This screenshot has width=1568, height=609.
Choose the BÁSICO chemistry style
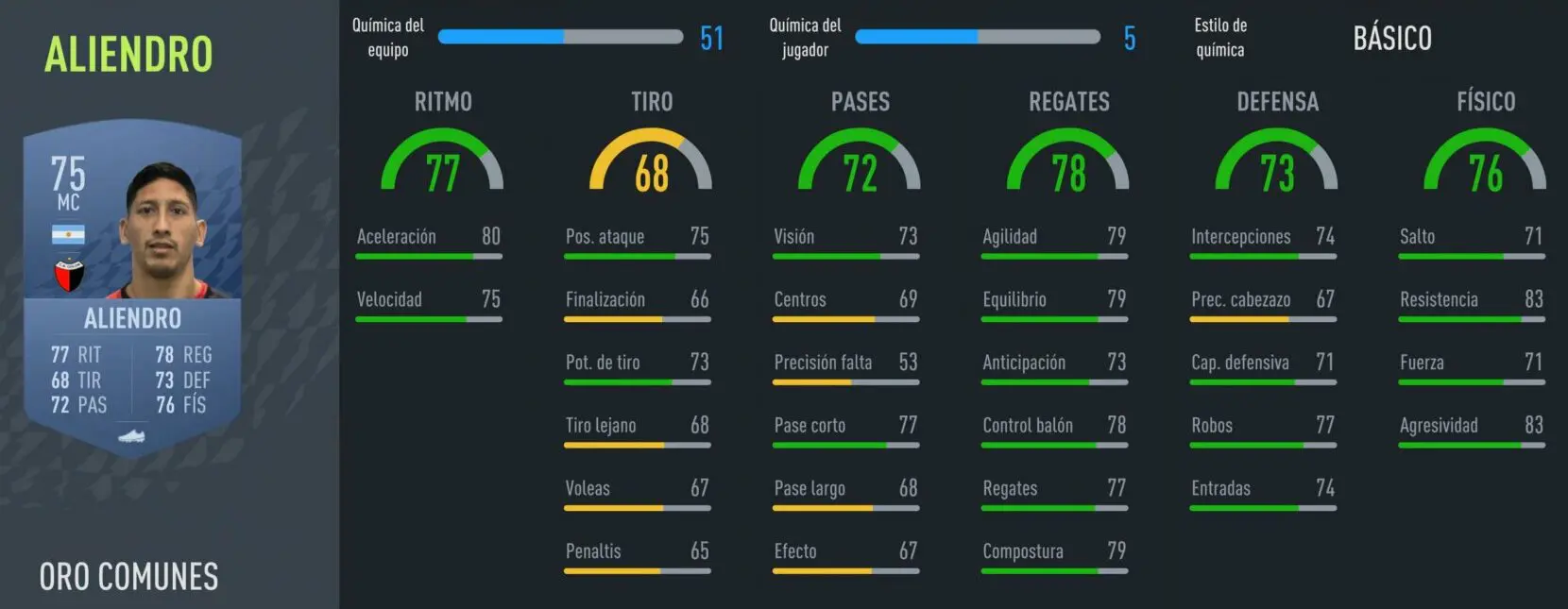(1391, 39)
